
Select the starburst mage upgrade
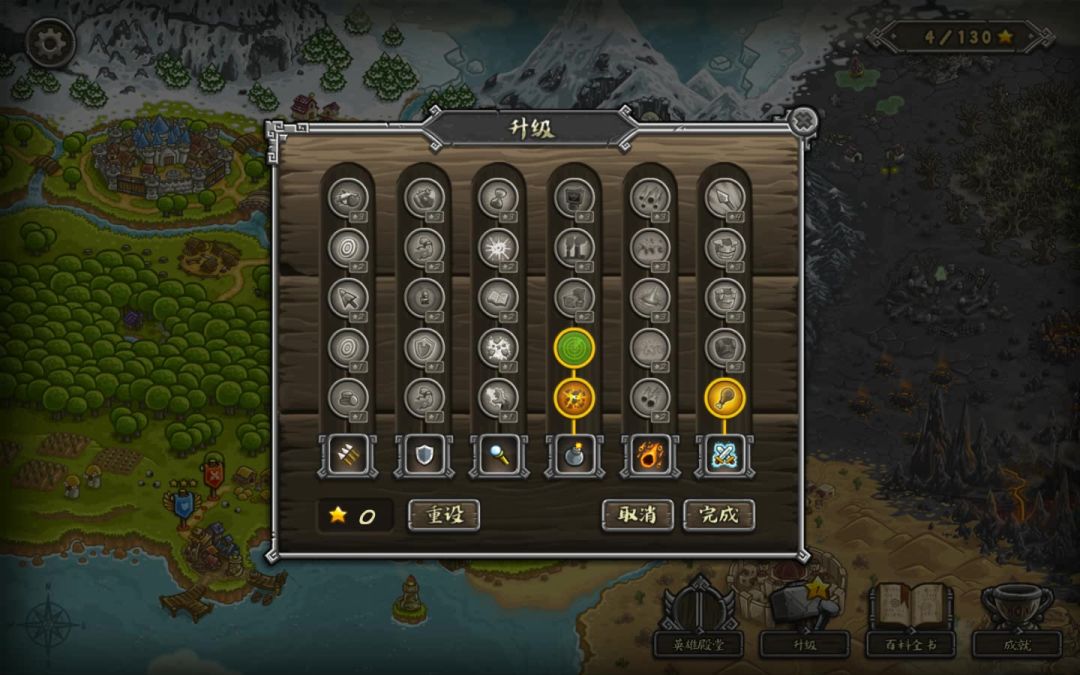point(498,247)
